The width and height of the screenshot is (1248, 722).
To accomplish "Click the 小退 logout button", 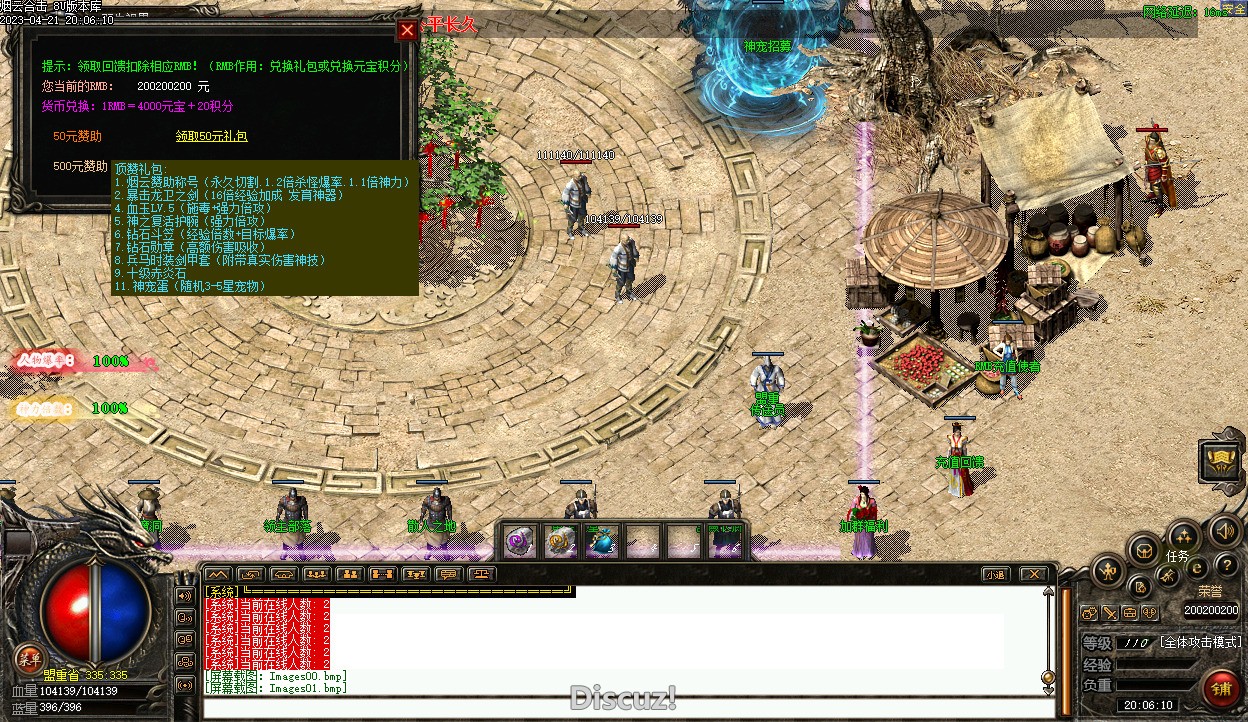I will [994, 574].
